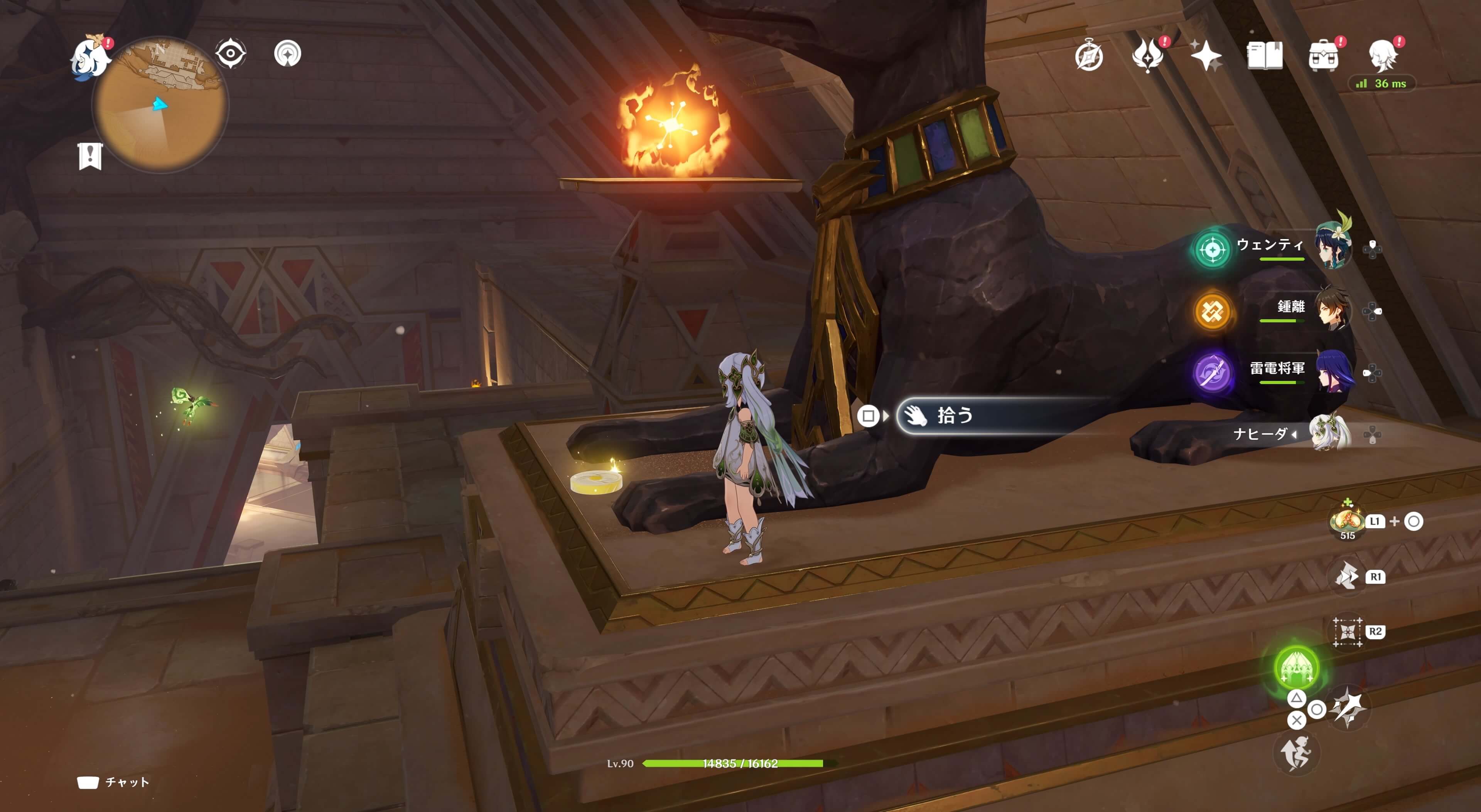The width and height of the screenshot is (1481, 812).
Task: Open the Paimon menu
Action: click(x=91, y=57)
